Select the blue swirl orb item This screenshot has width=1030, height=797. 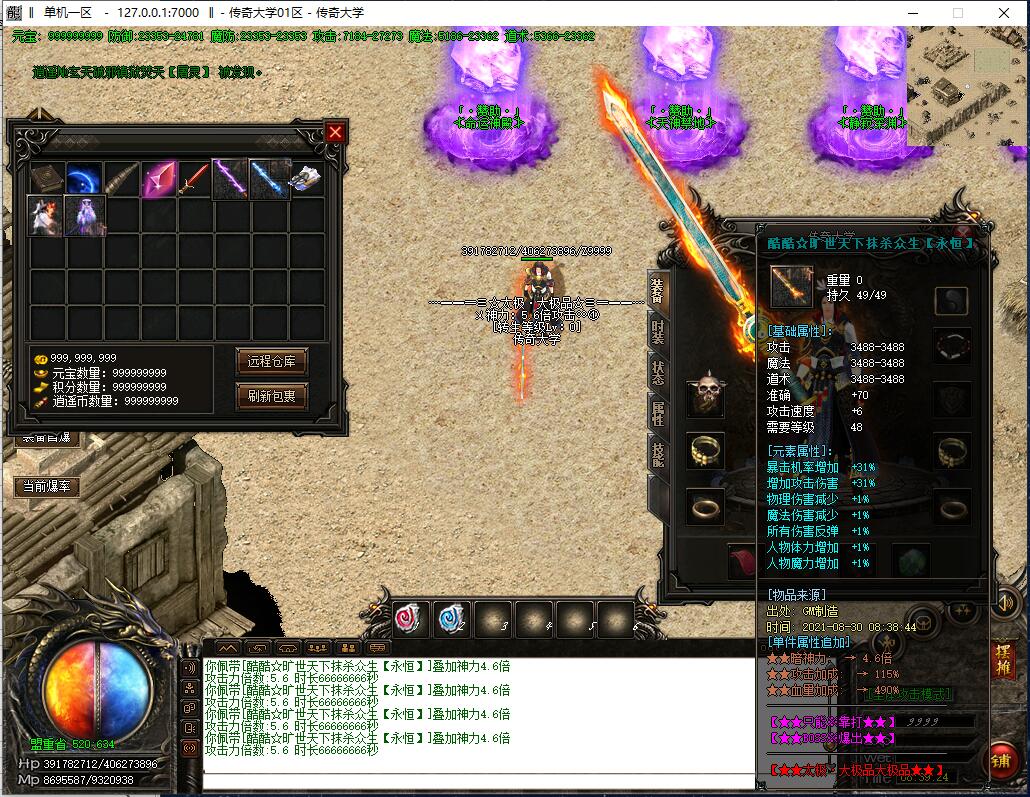[84, 180]
